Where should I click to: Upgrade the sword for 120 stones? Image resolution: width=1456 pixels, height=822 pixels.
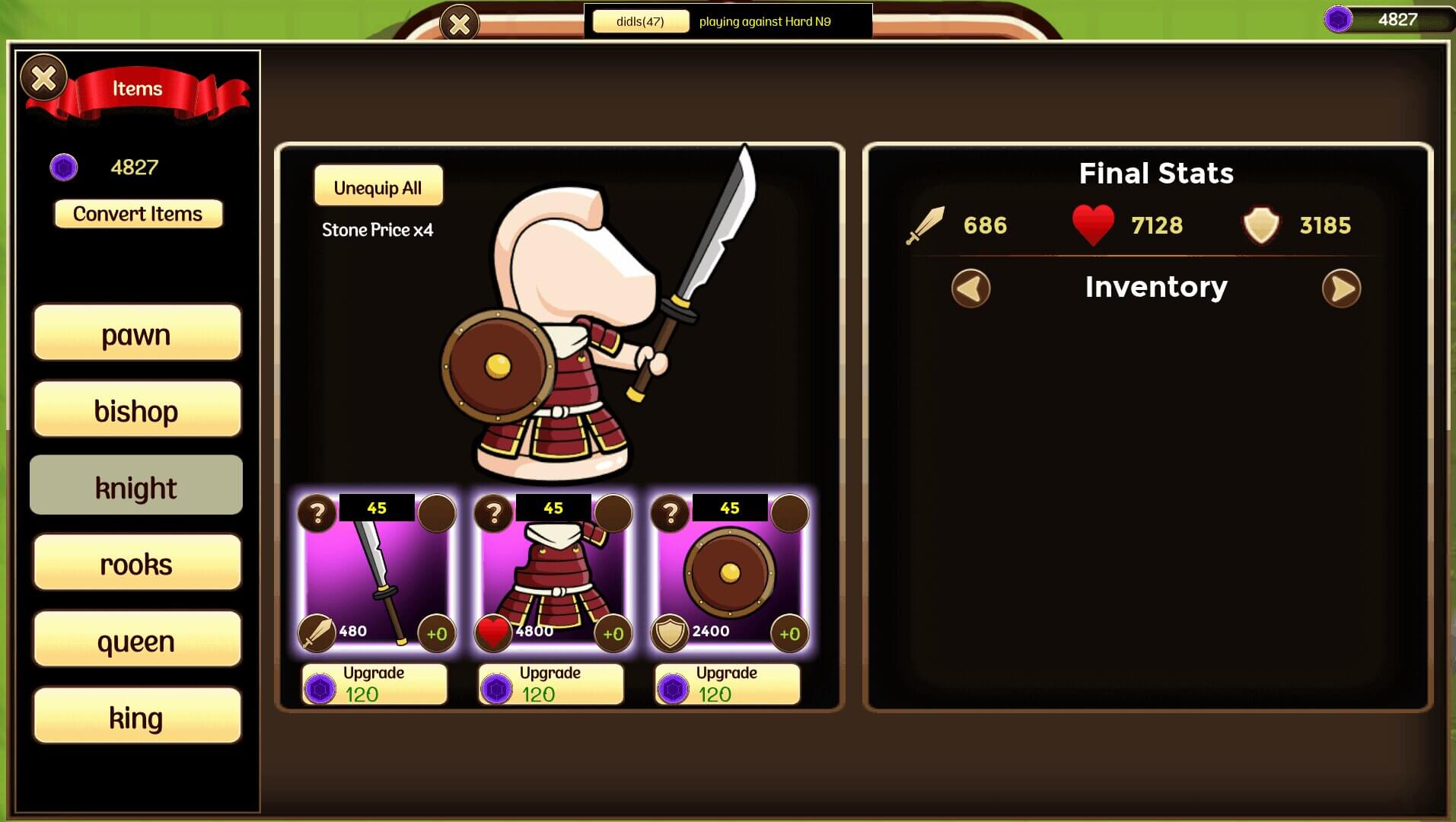click(x=374, y=683)
